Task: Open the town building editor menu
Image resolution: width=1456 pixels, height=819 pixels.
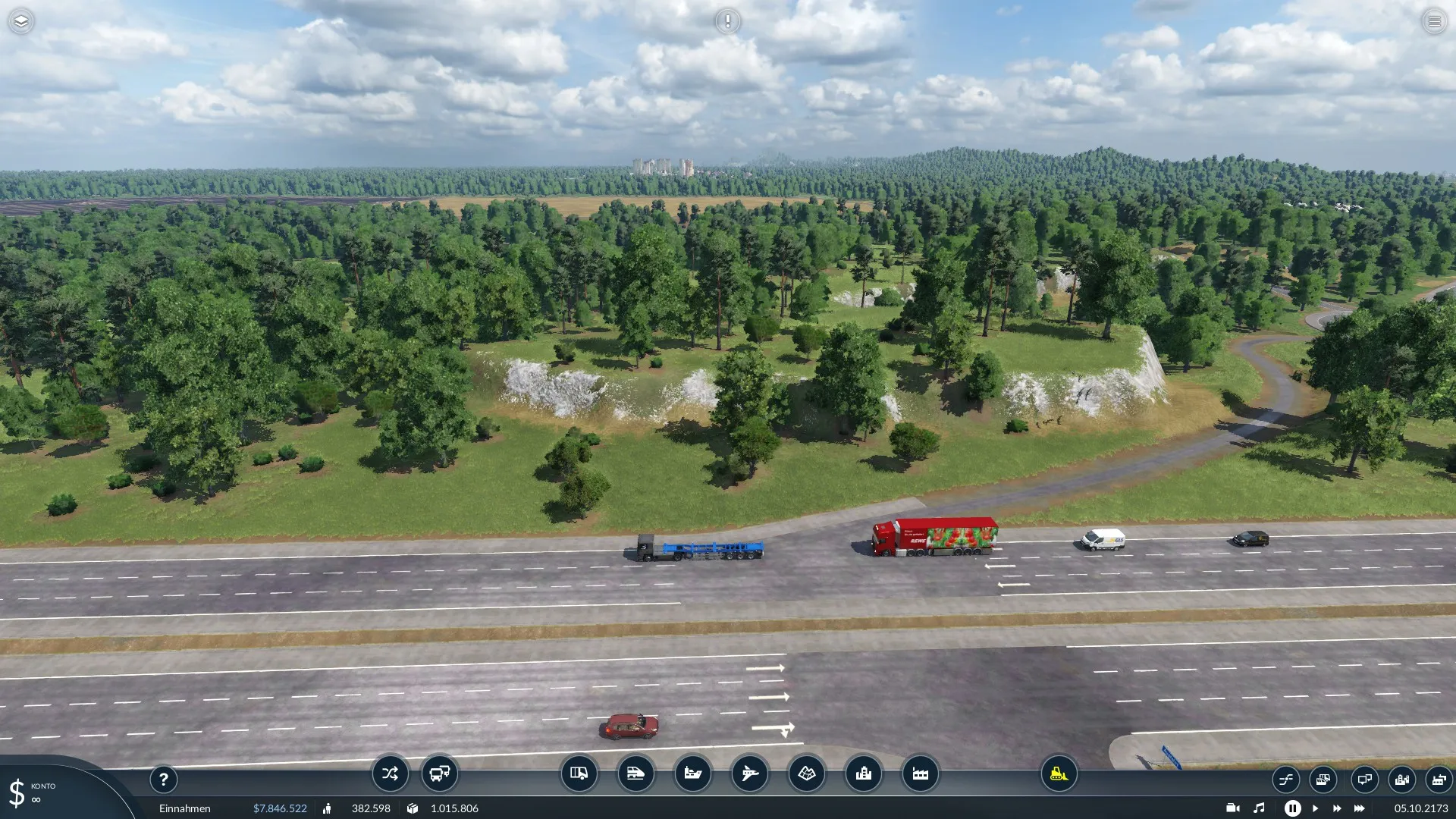Action: click(x=863, y=773)
